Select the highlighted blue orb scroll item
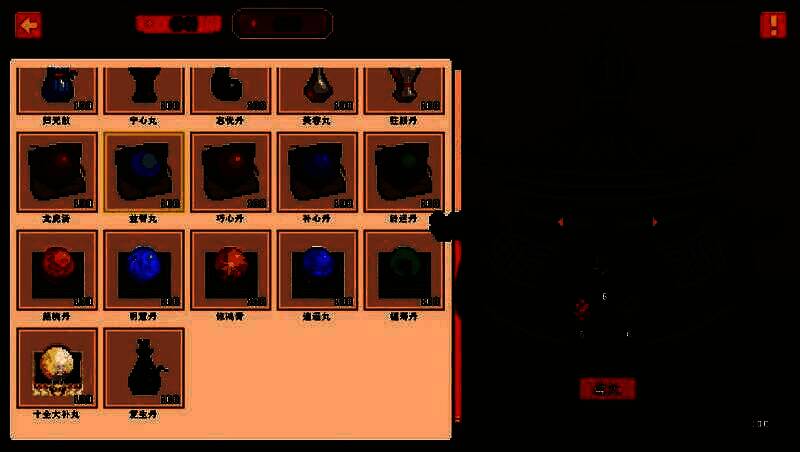Image resolution: width=800 pixels, height=452 pixels. [144, 172]
